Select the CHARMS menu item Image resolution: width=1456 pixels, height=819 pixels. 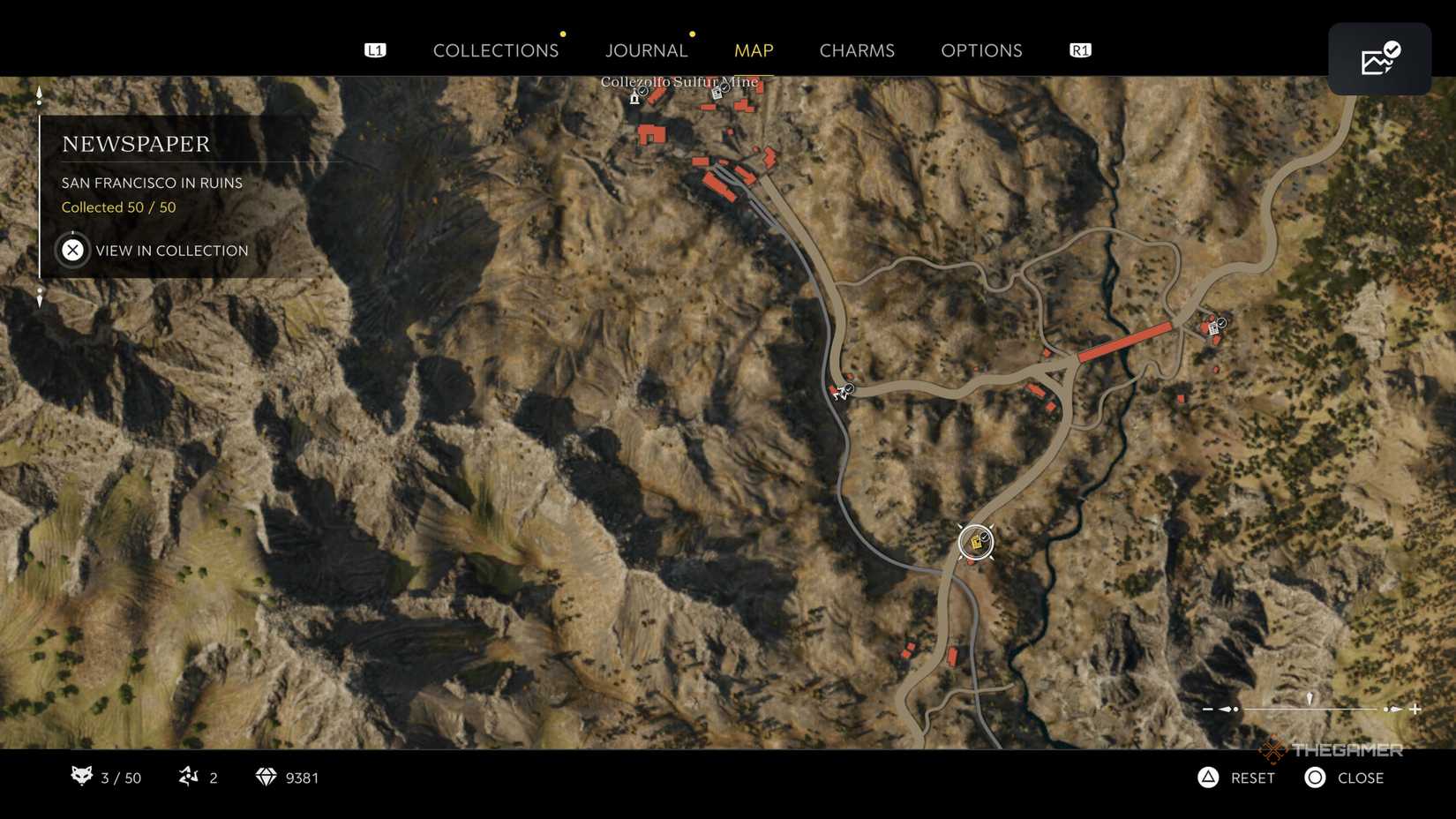coord(856,50)
